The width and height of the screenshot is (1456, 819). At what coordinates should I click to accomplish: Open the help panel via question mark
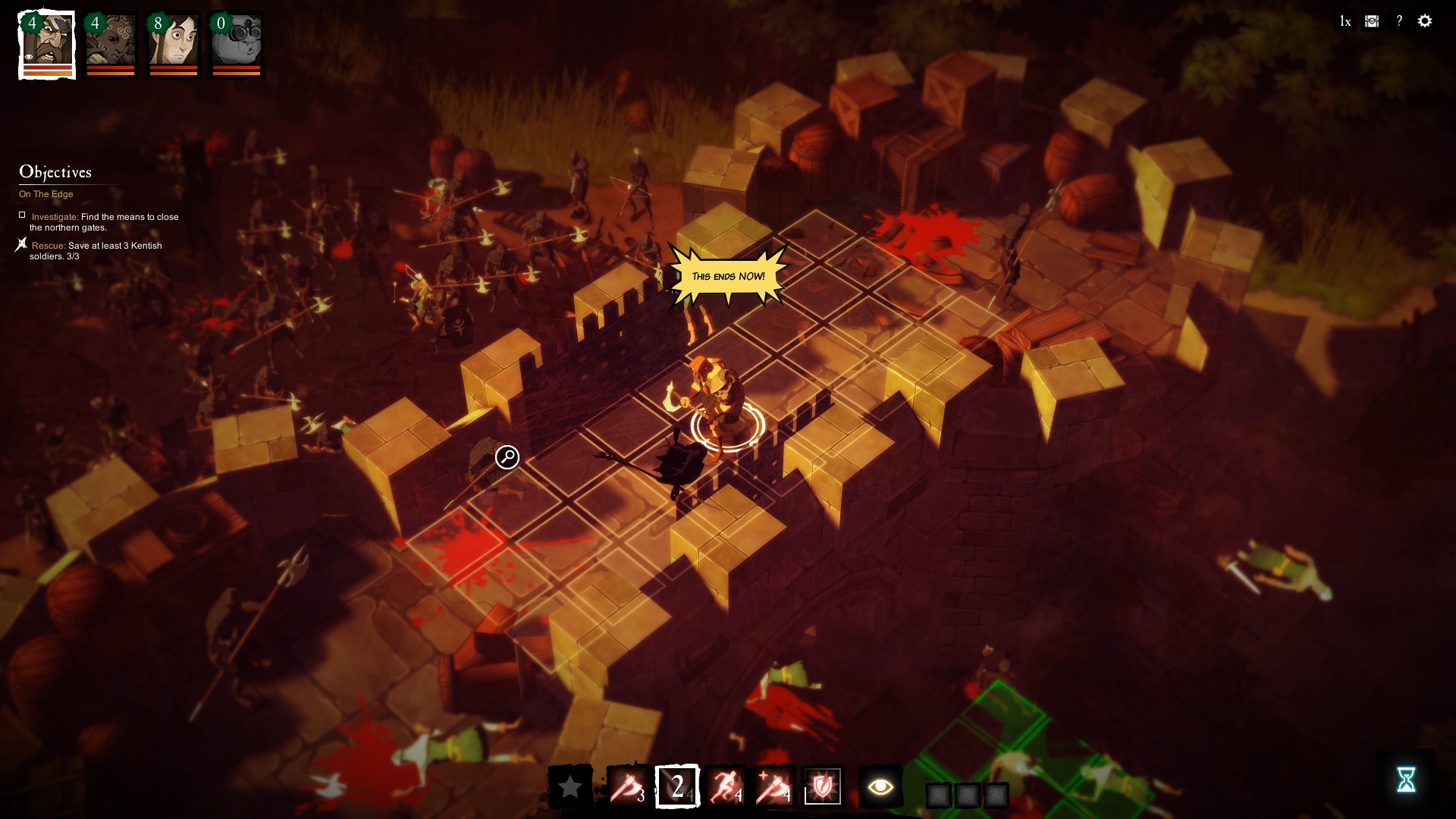[1398, 21]
